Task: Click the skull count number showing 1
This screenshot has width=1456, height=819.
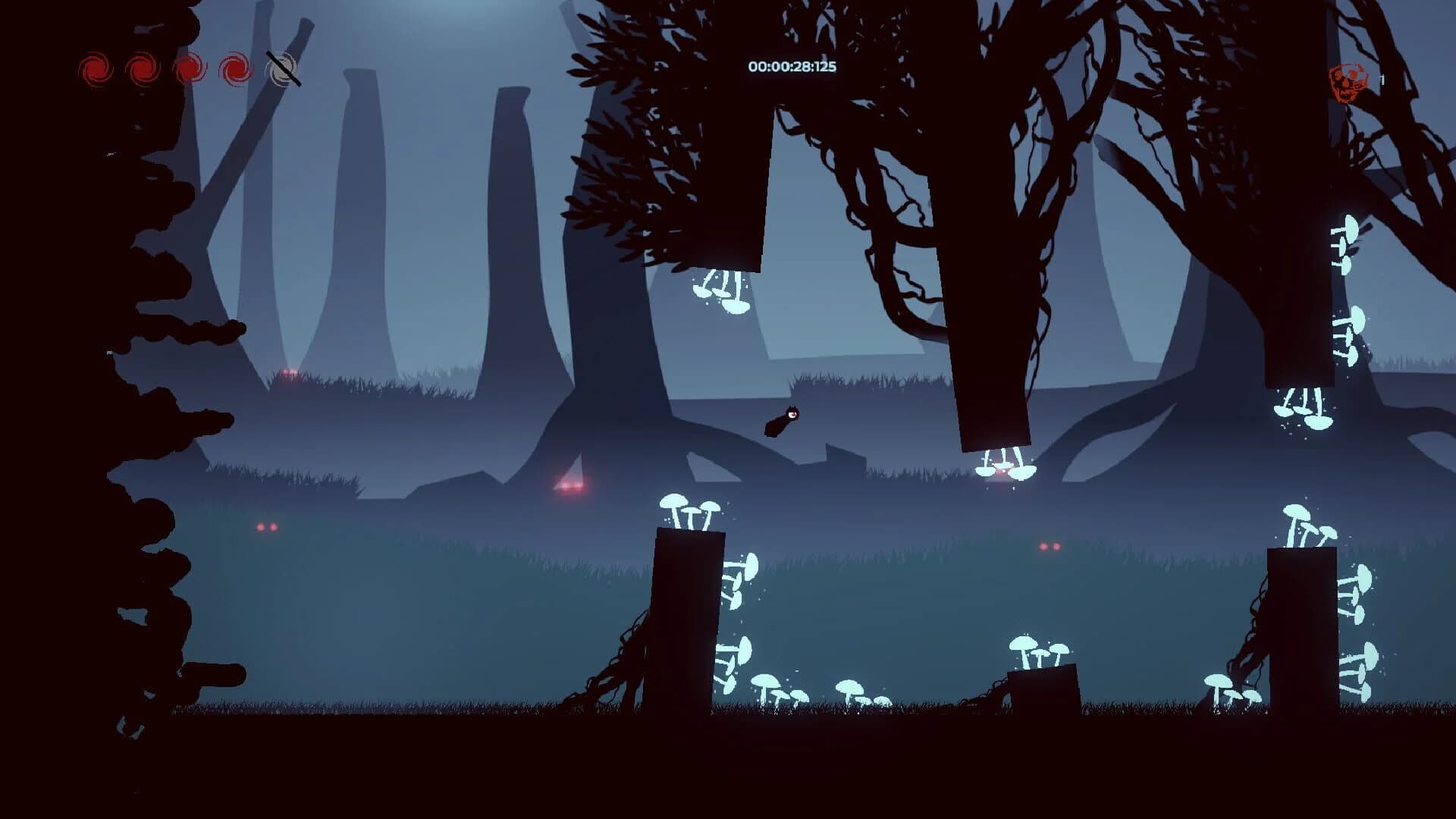Action: pyautogui.click(x=1383, y=80)
